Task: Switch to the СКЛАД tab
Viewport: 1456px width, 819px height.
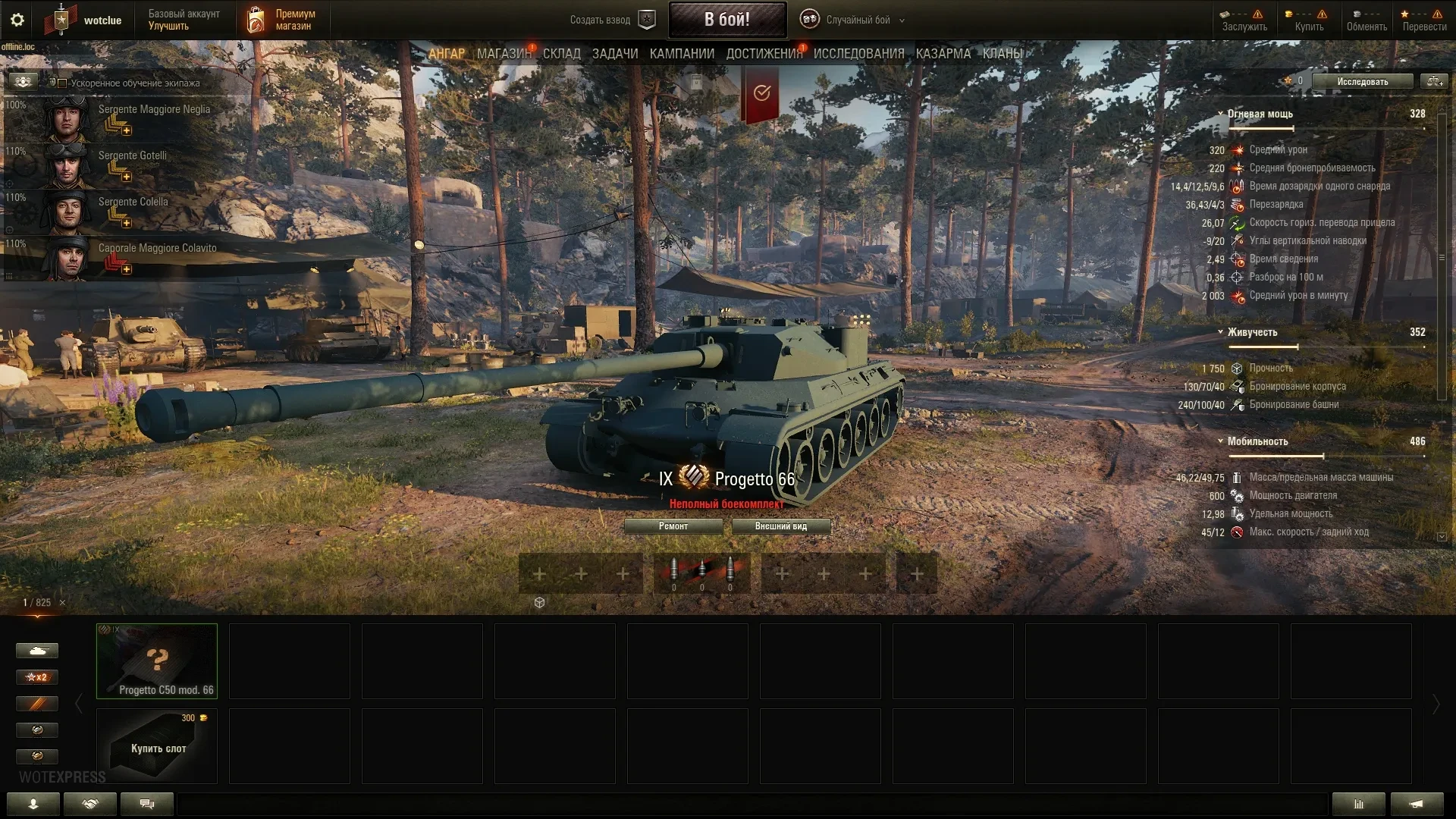Action: 561,54
